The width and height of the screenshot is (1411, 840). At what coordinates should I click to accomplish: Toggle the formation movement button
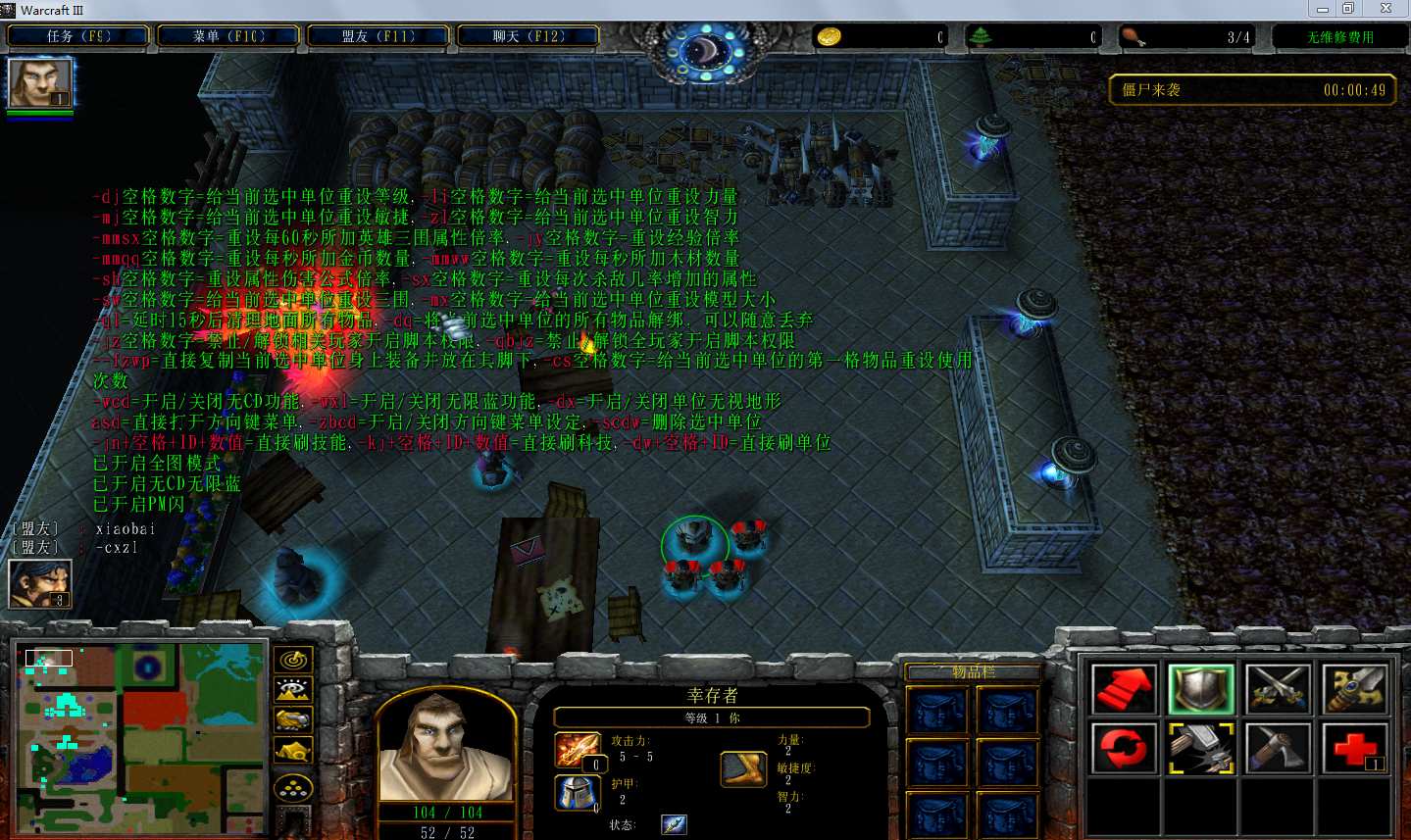(x=293, y=787)
